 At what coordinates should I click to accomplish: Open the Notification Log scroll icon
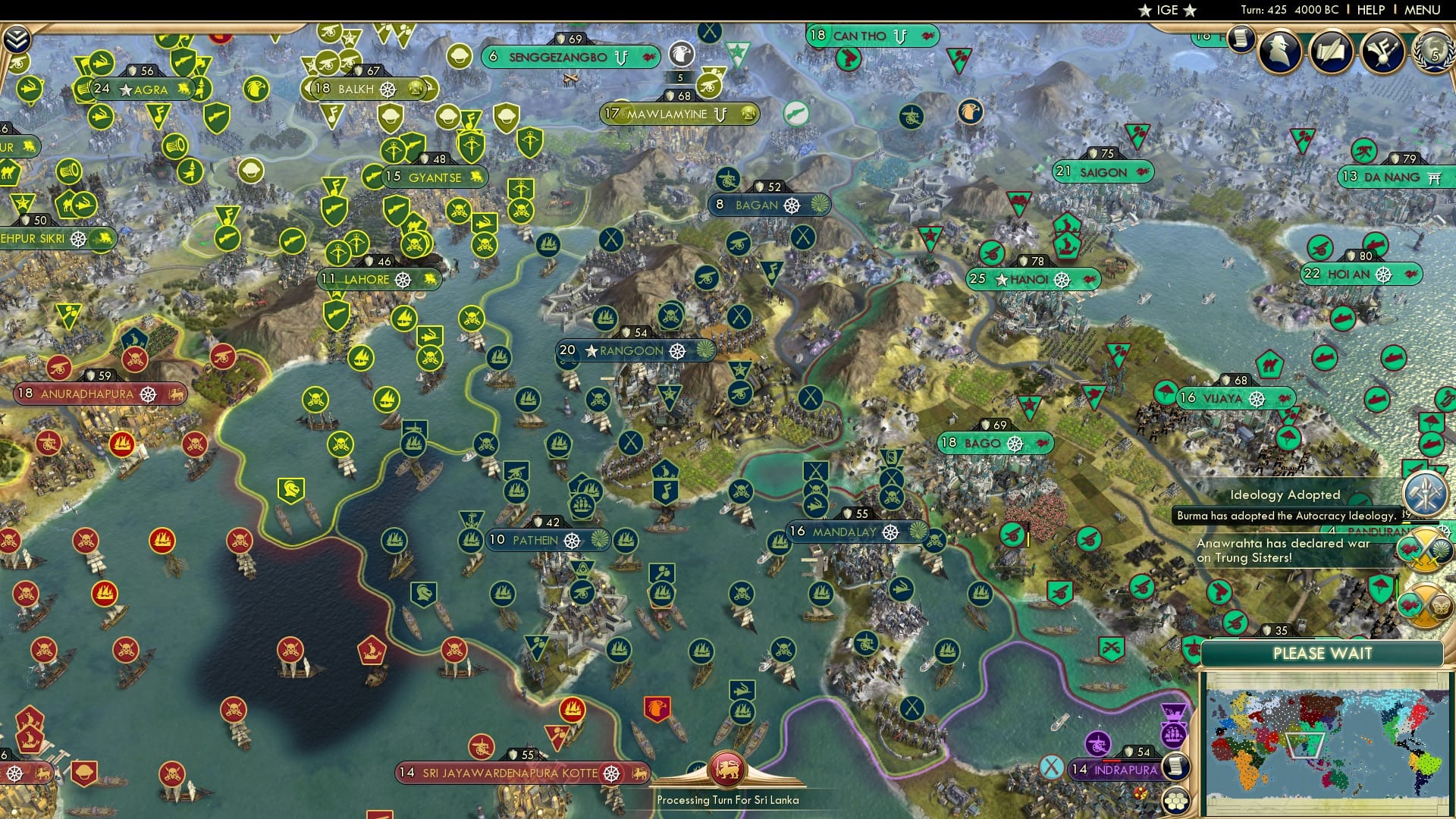[x=1241, y=39]
